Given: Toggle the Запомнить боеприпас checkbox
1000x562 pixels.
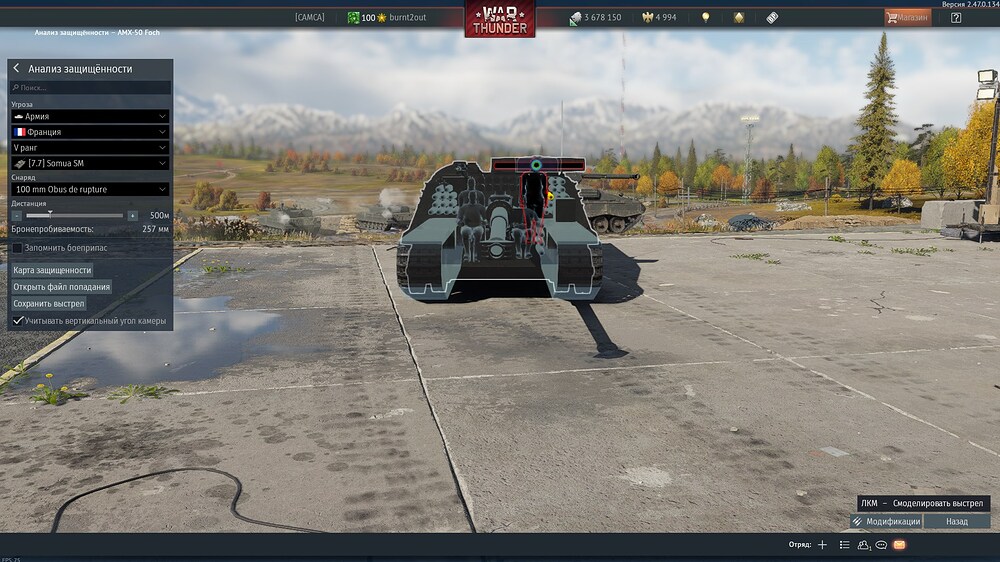Looking at the screenshot, I should 17,247.
